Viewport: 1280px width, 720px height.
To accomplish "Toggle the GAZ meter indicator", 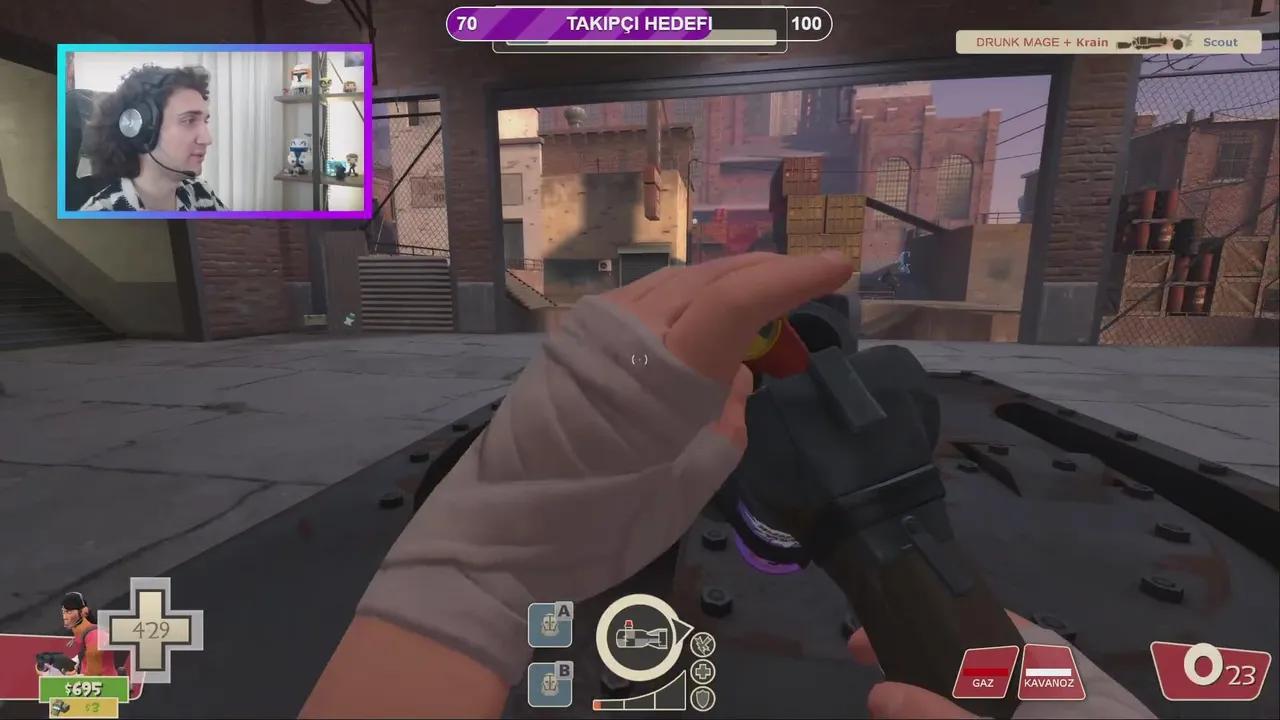I will point(984,673).
